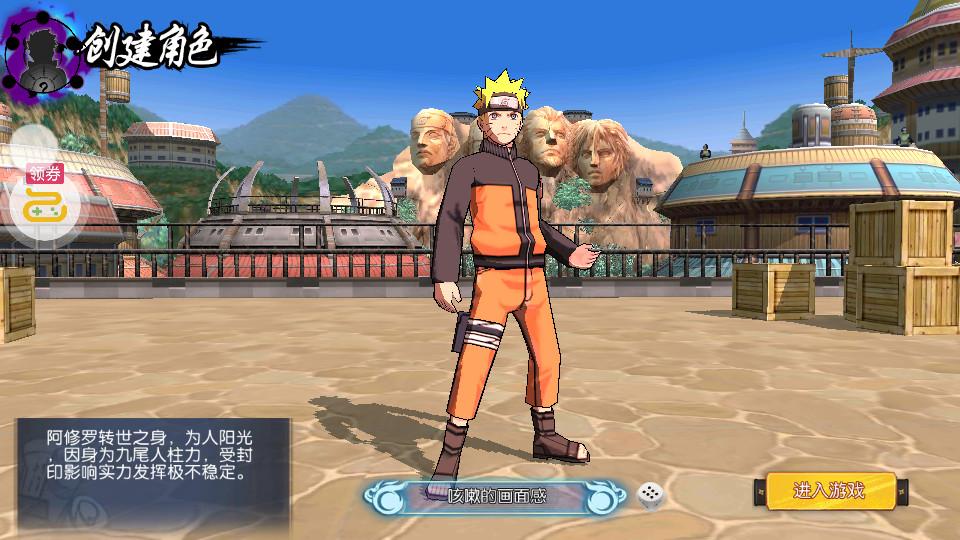Click the 进入游戏 enter game button

click(x=829, y=490)
